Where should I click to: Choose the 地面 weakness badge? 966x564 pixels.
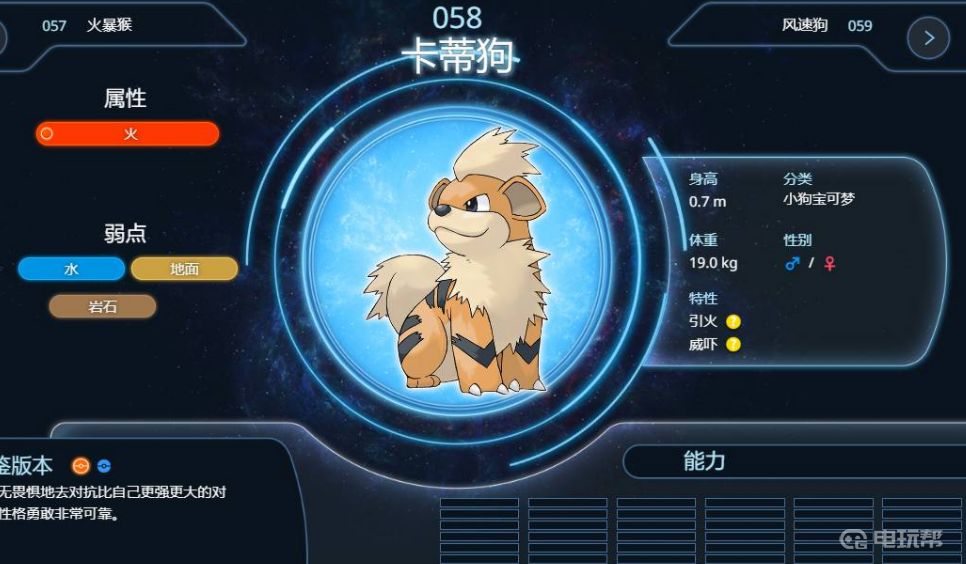184,269
